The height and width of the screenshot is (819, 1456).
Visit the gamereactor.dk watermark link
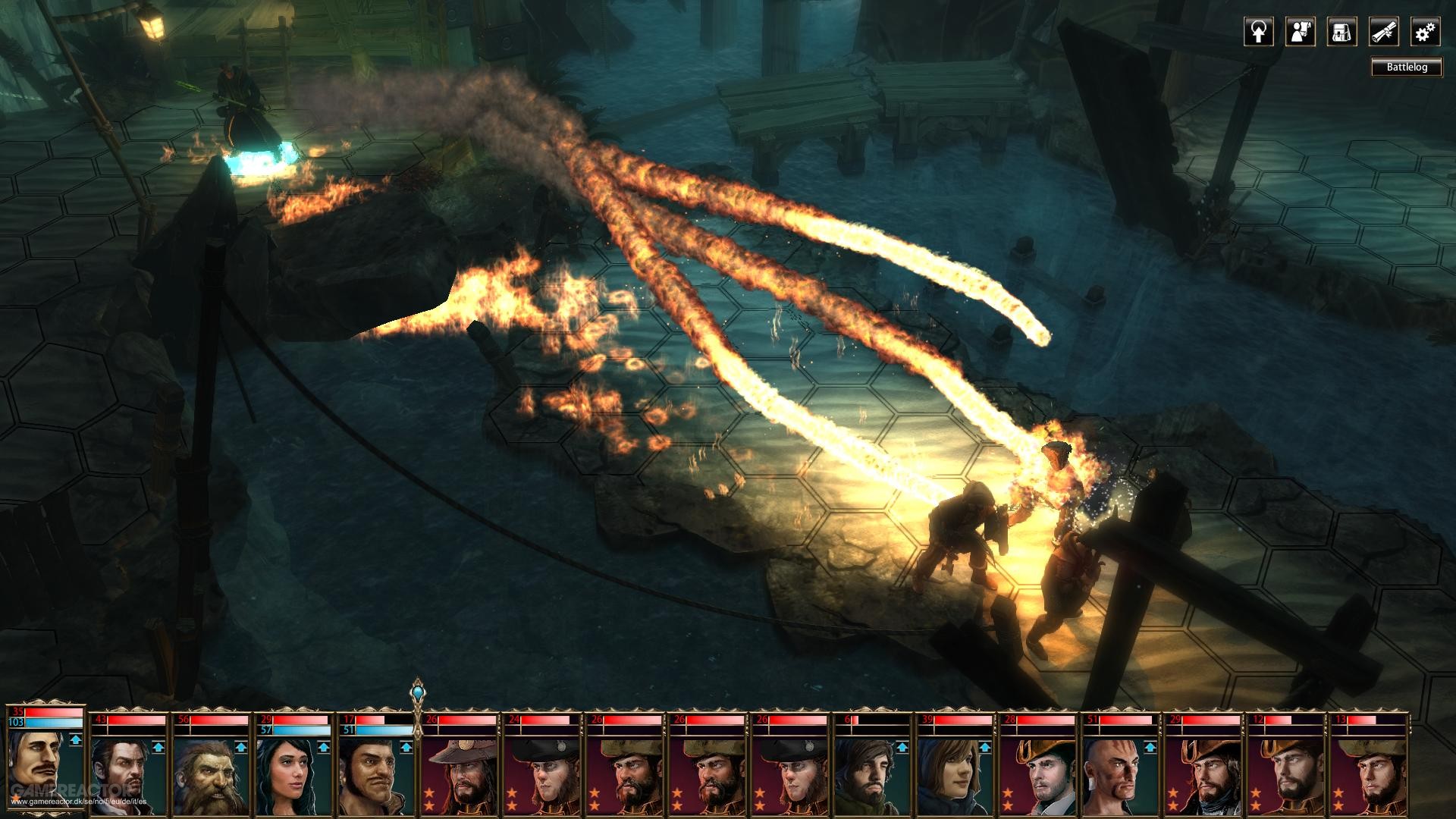click(x=78, y=800)
